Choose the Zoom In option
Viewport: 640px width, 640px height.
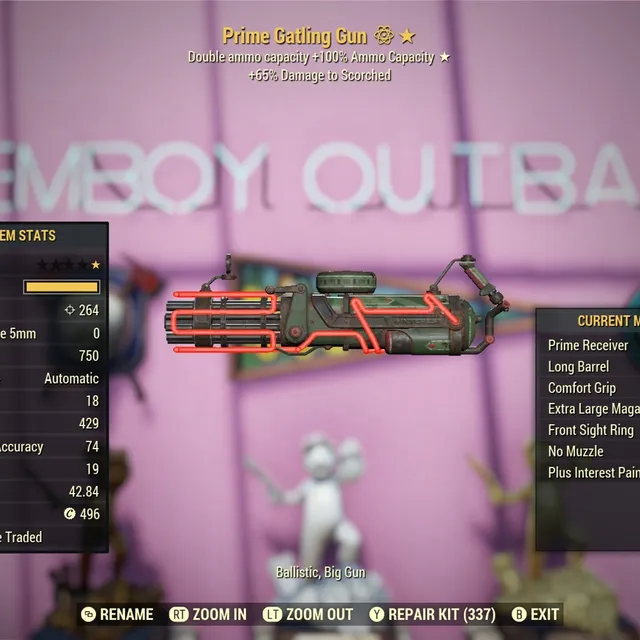[x=208, y=614]
